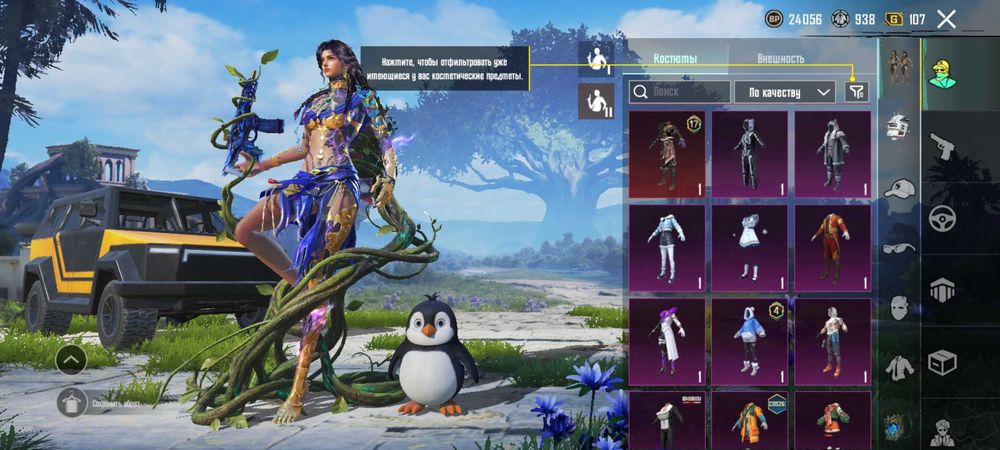The width and height of the screenshot is (1000, 450).
Task: Close the inventory with the X button
Action: pos(946,19)
